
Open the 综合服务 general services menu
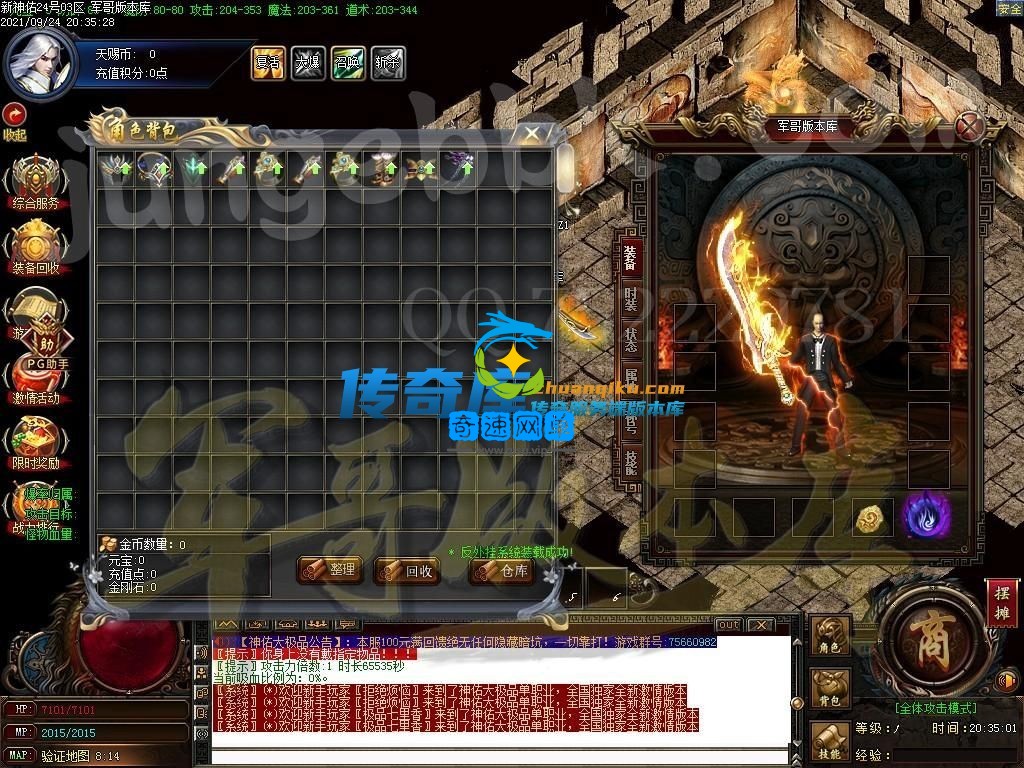36,182
